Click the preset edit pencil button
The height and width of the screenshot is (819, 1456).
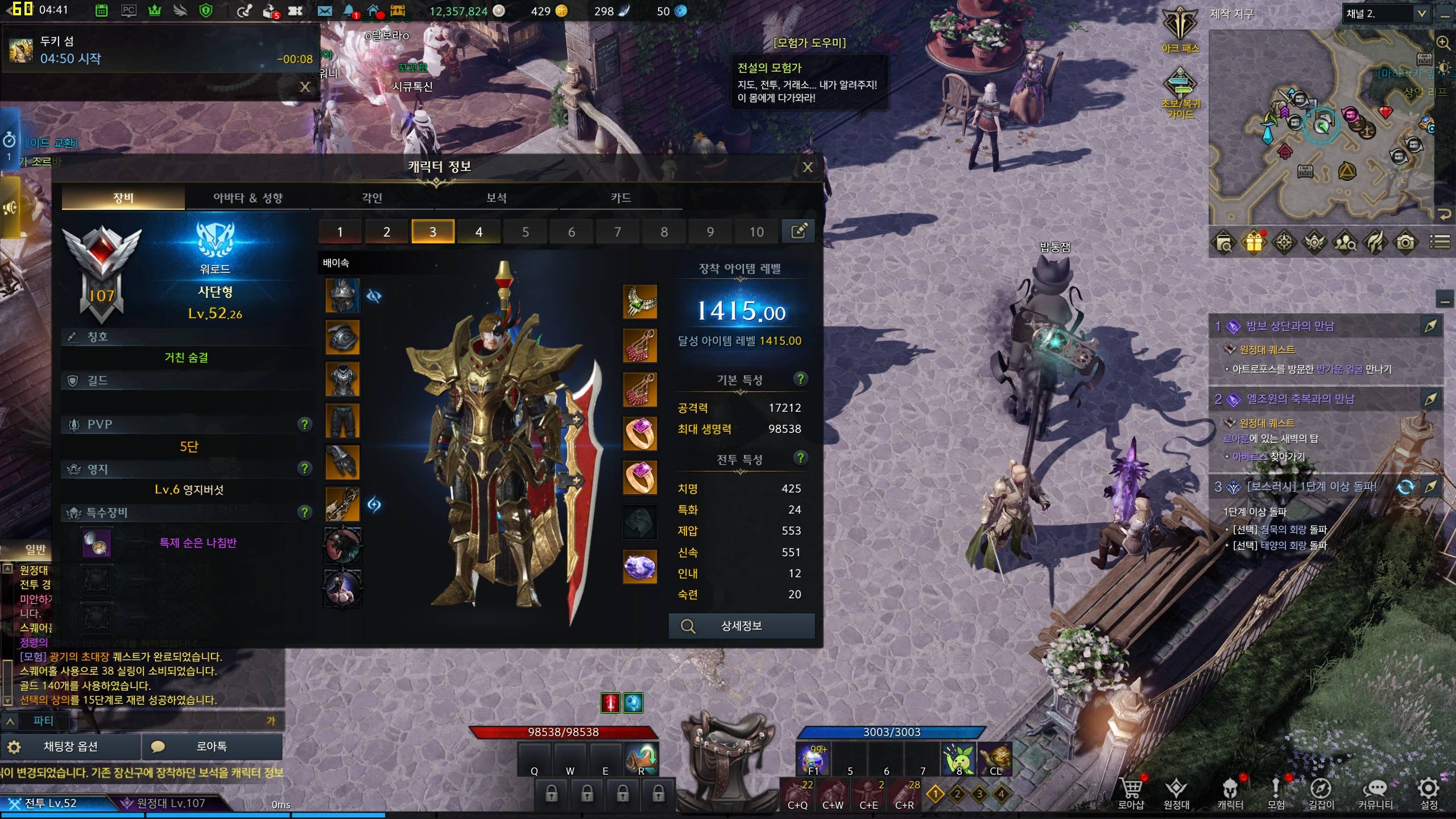pos(799,231)
